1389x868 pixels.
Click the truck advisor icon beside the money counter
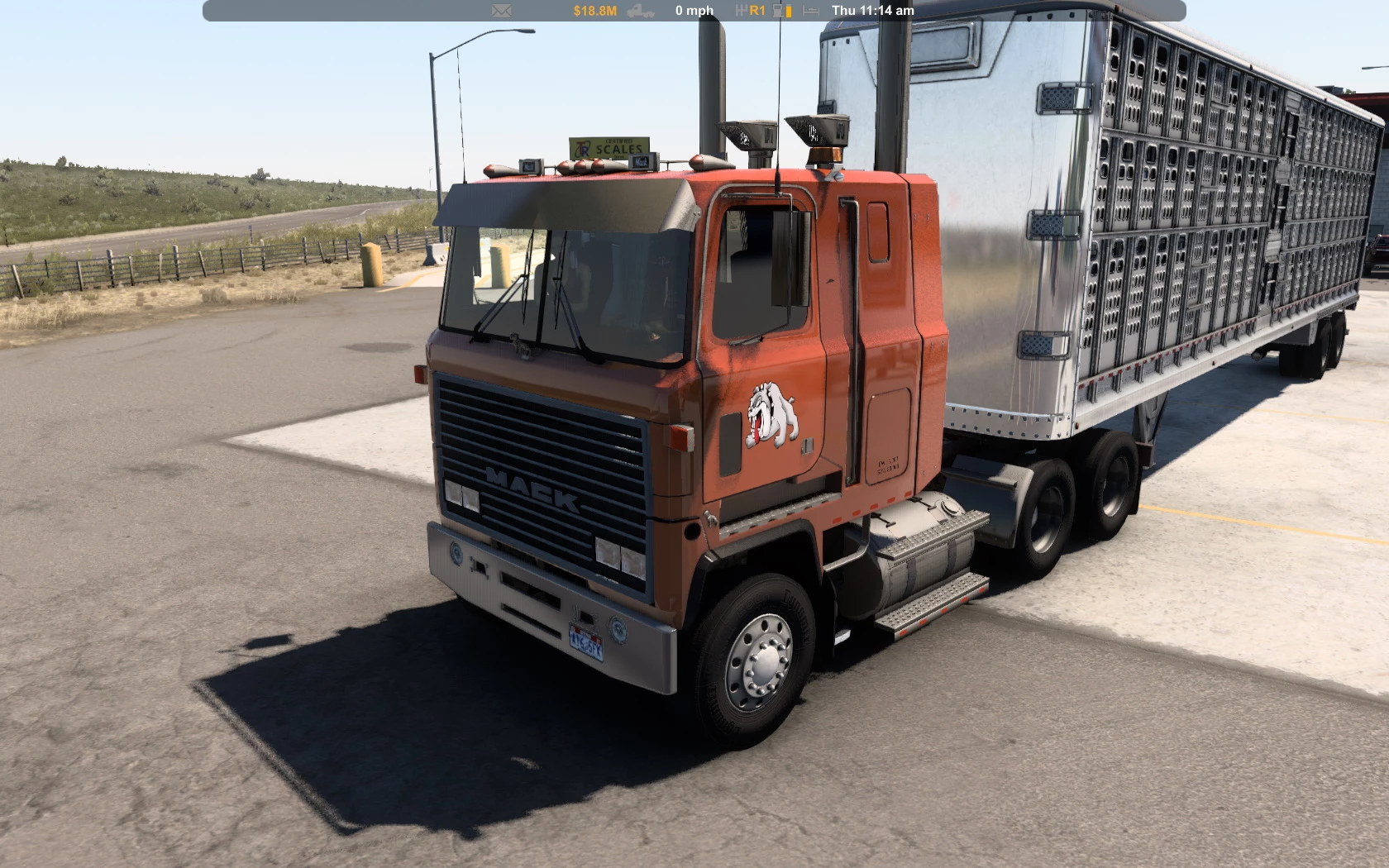coord(641,11)
